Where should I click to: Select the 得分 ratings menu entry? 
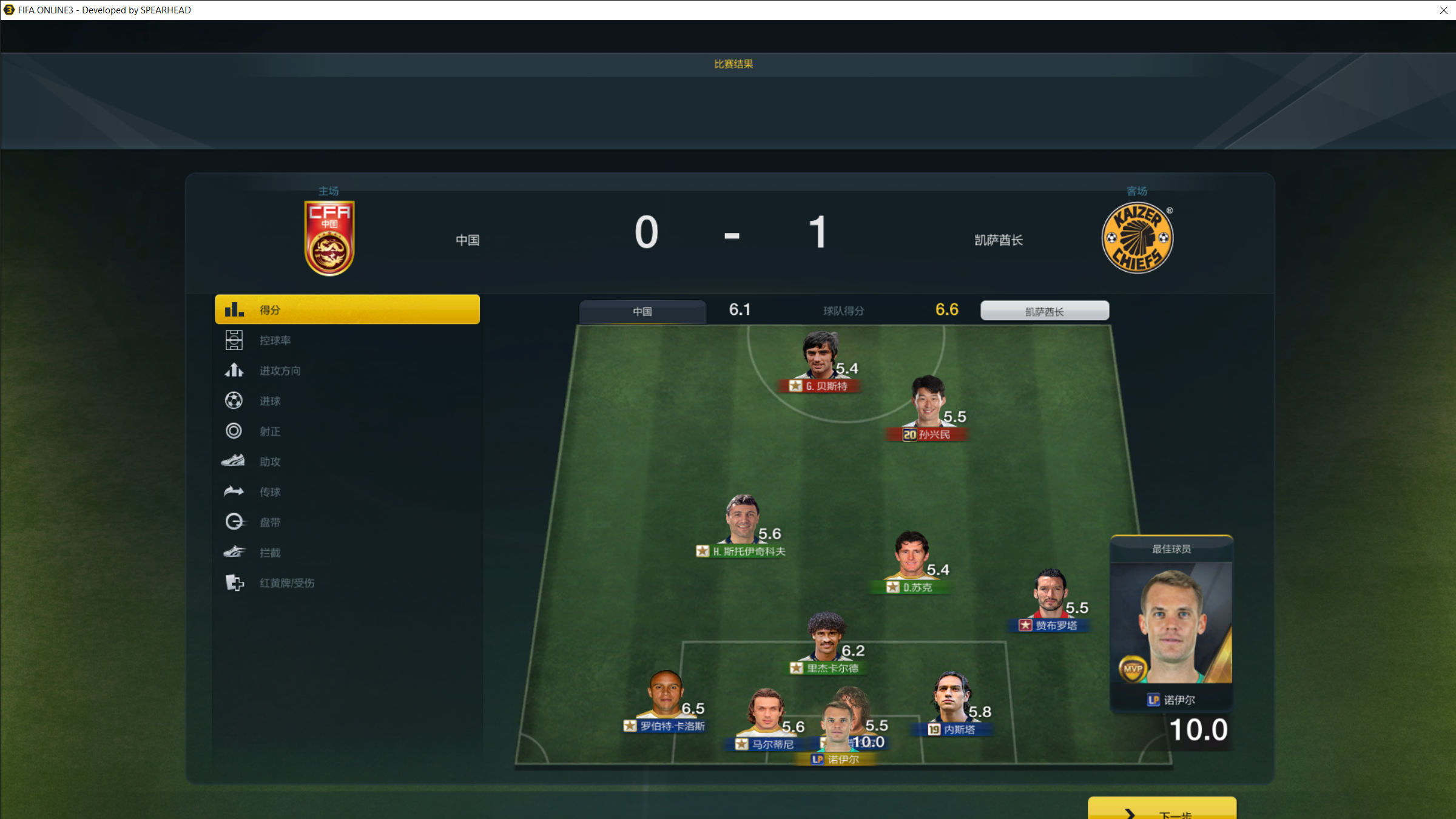347,309
